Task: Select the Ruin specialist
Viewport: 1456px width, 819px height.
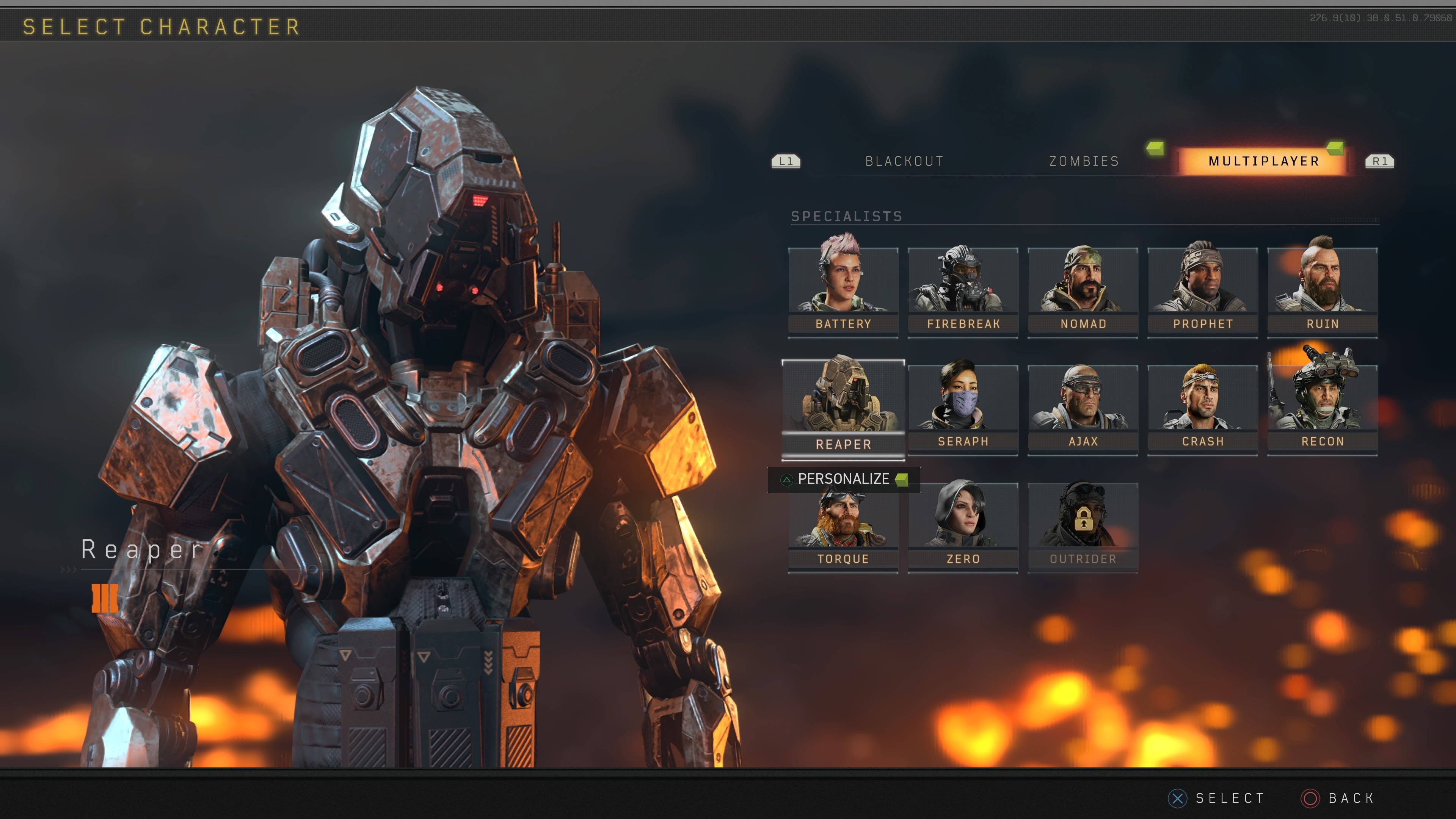Action: click(1322, 291)
